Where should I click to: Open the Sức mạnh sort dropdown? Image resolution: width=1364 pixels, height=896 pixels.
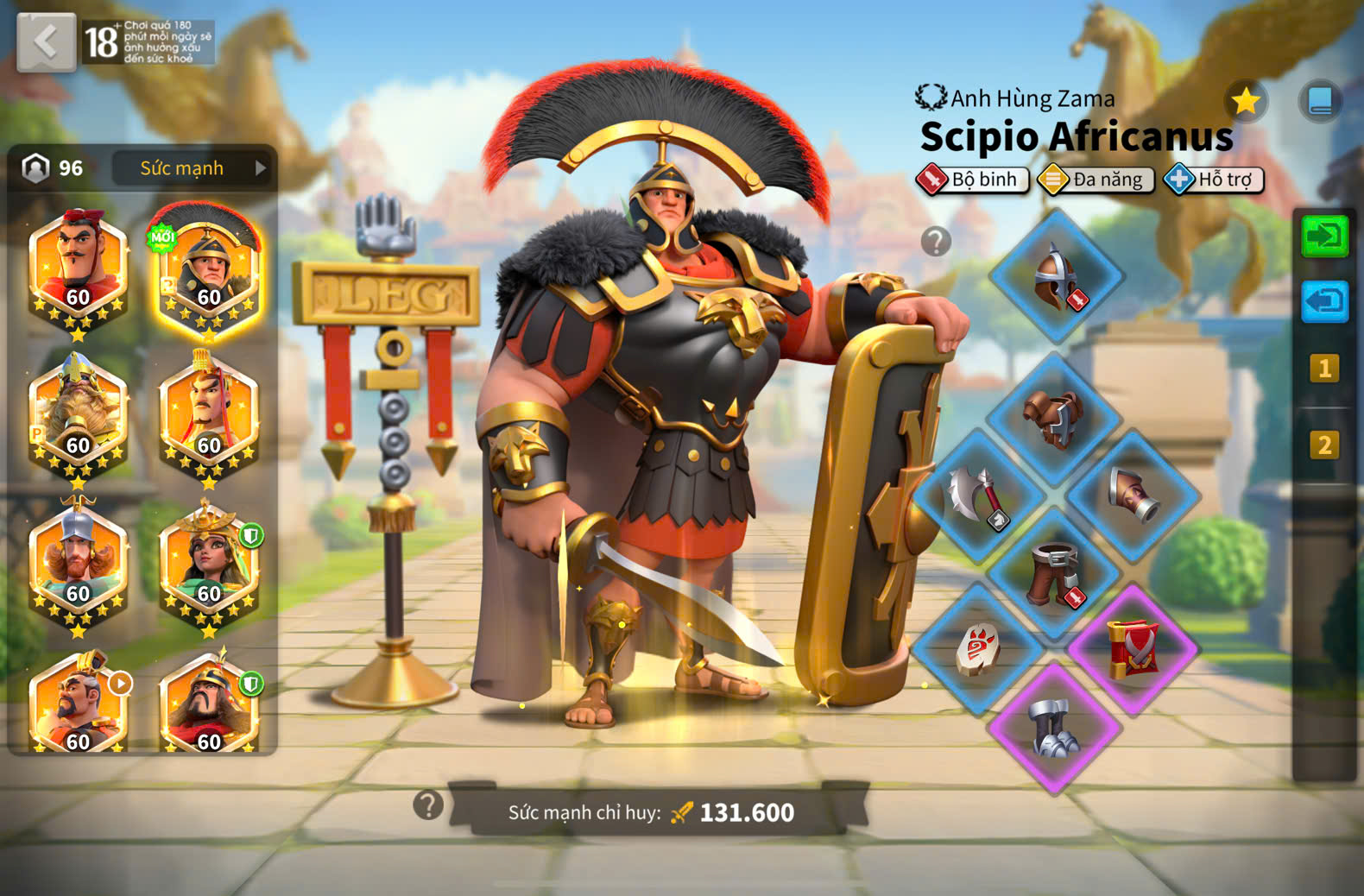pyautogui.click(x=192, y=168)
